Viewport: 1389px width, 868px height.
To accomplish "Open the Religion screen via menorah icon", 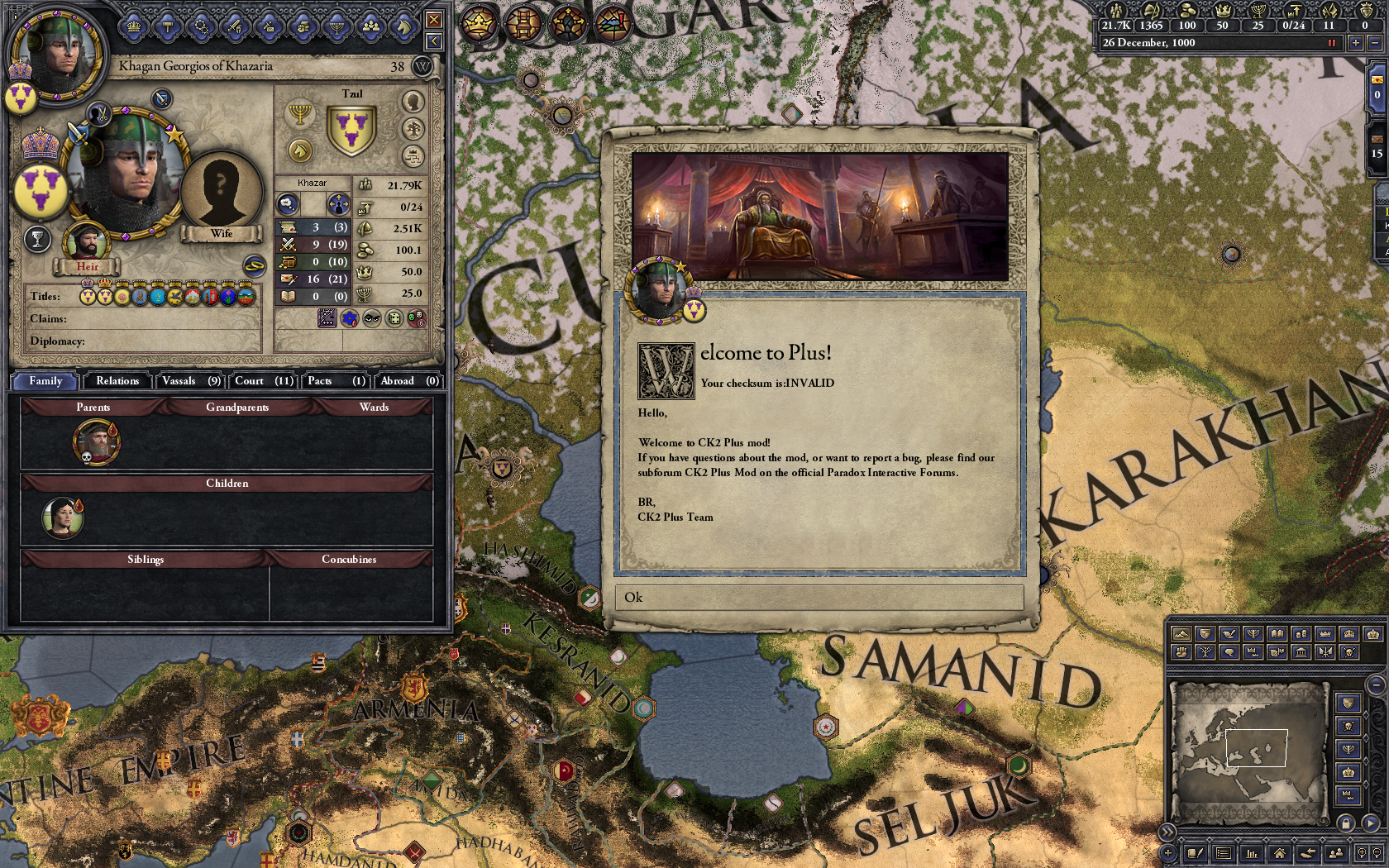I will pos(337,25).
